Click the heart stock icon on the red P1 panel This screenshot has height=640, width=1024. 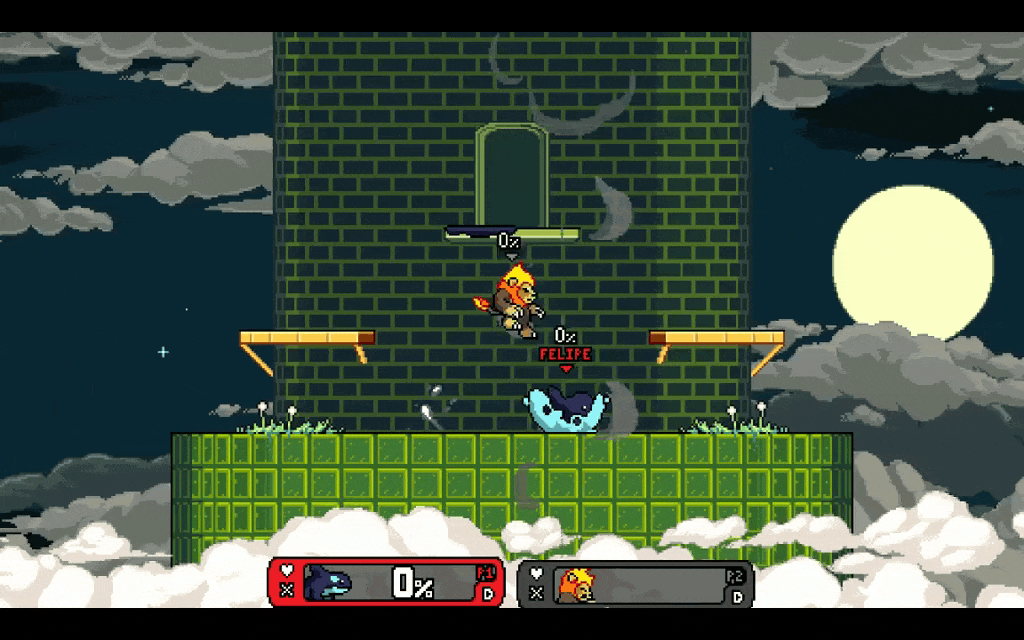287,571
